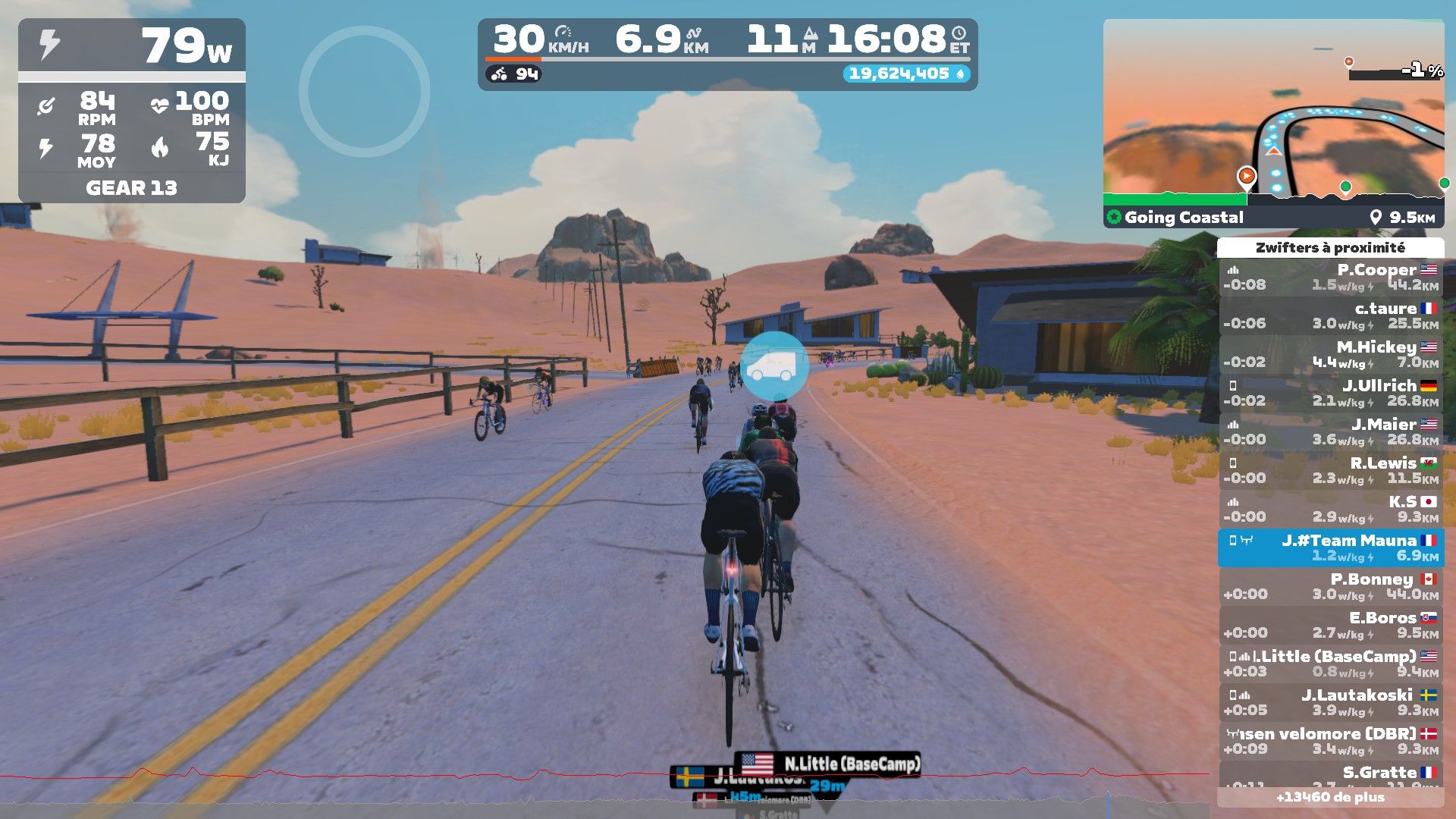This screenshot has height=819, width=1456.
Task: Expand the '+13460 de plus' riders list
Action: pyautogui.click(x=1330, y=798)
